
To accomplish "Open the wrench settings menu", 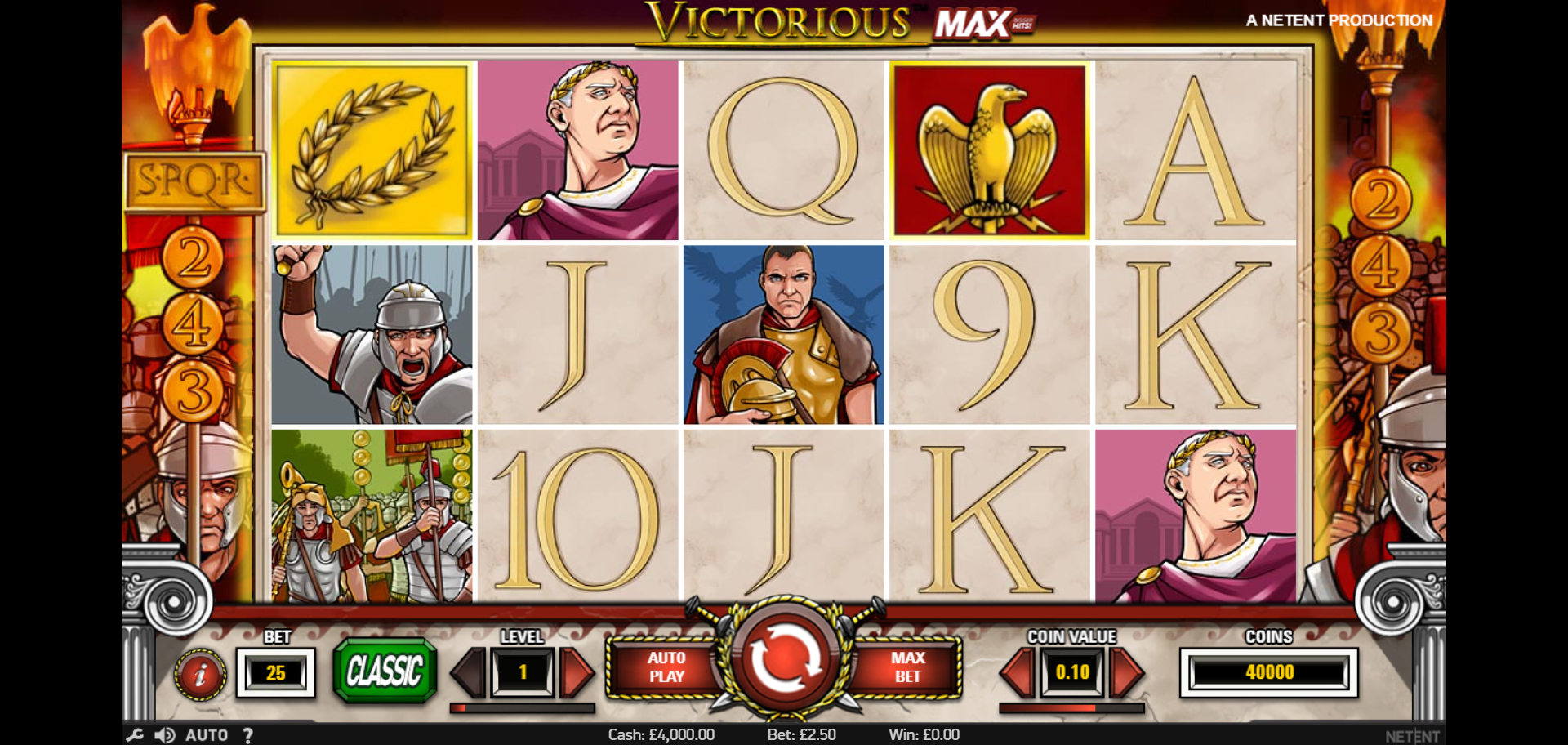I will click(135, 735).
